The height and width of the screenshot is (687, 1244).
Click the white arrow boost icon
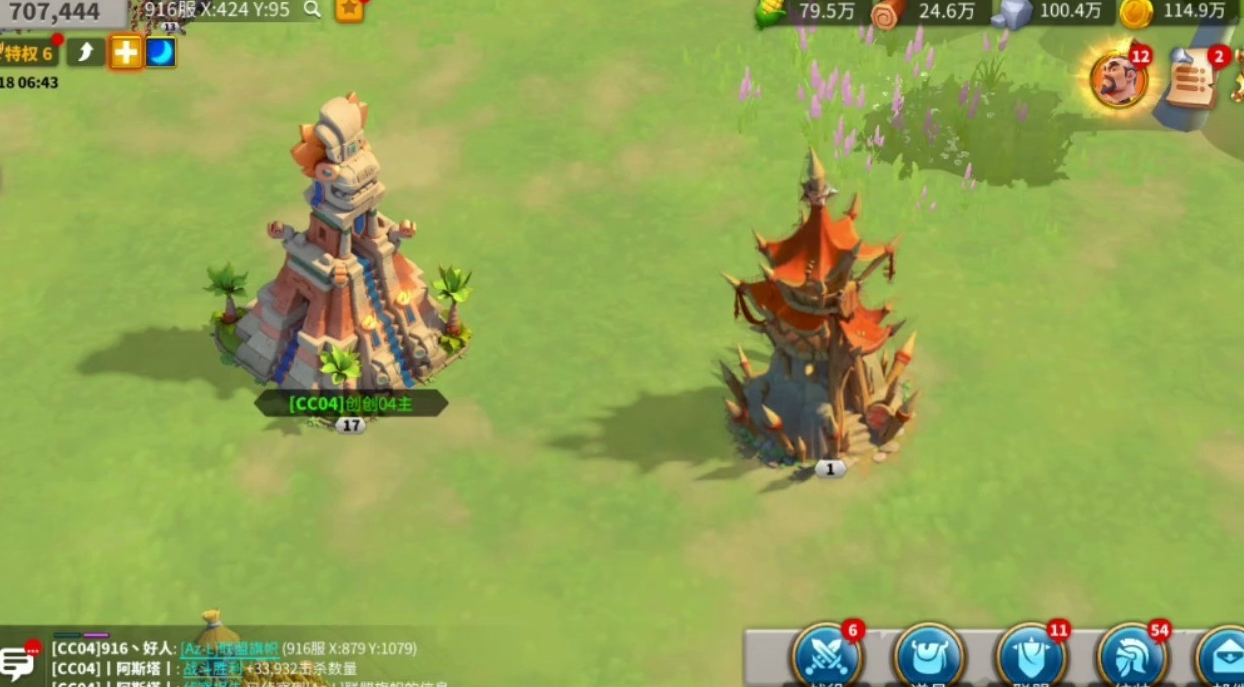tap(86, 52)
